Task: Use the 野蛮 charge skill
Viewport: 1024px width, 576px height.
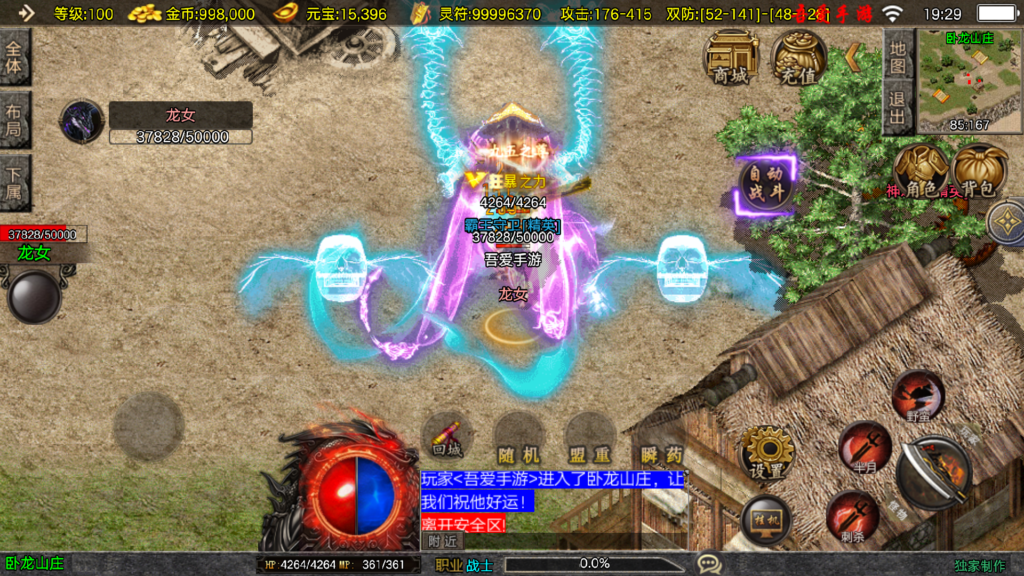Action: [916, 395]
